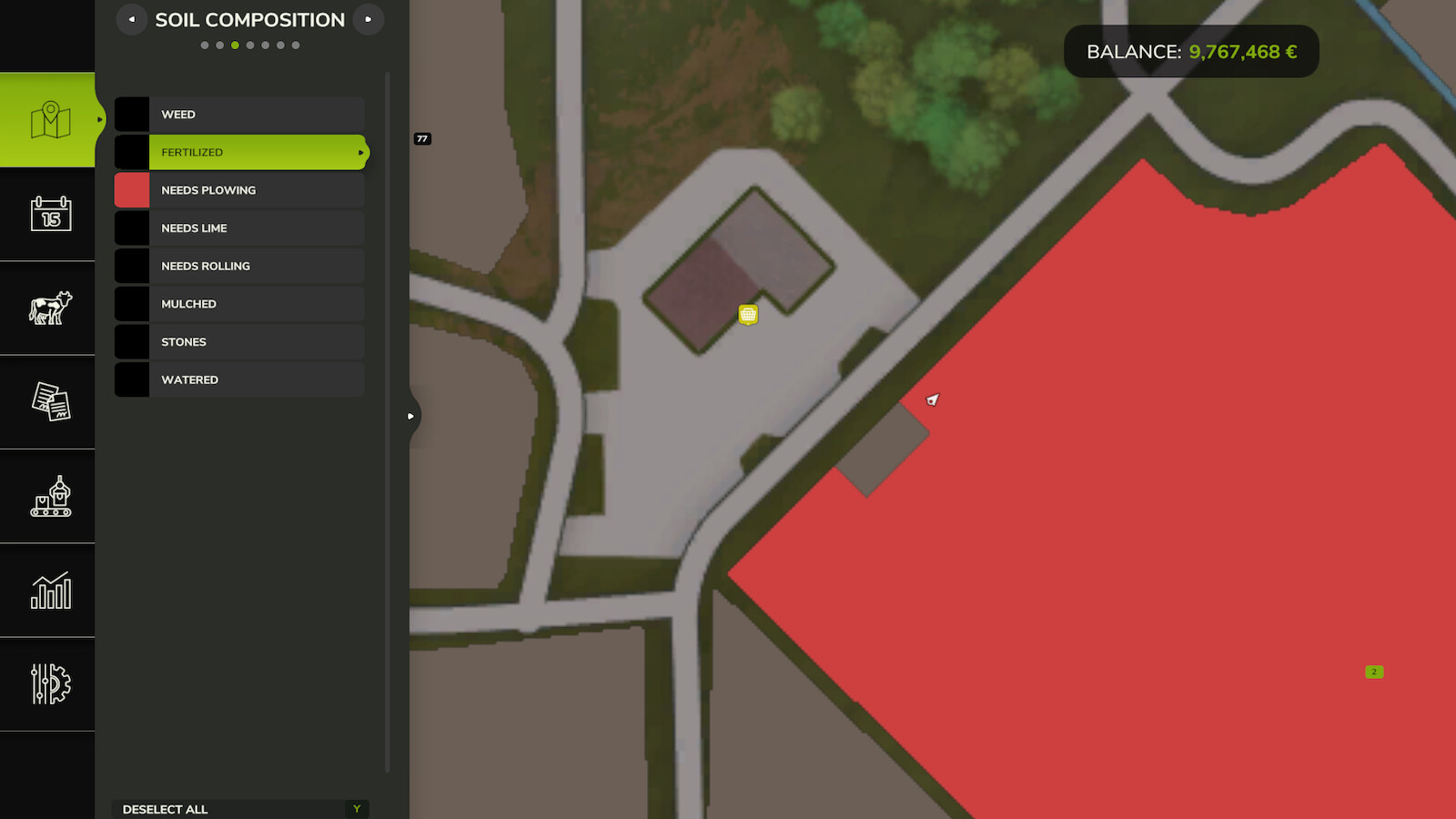Screen dimensions: 1456x819
Task: Go back using the left arrow beside SOIL COMPOSITION
Action: pyautogui.click(x=132, y=18)
